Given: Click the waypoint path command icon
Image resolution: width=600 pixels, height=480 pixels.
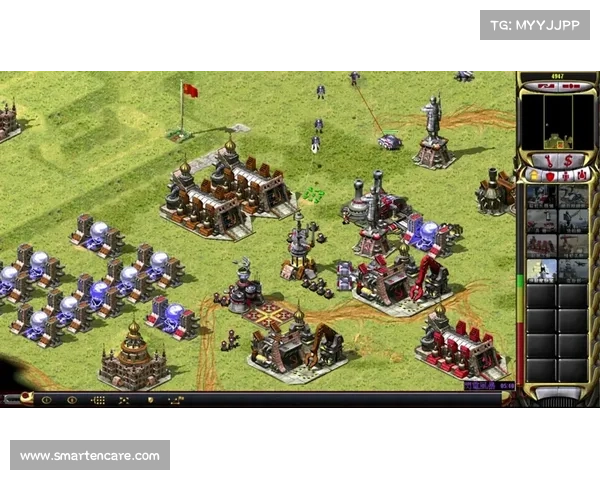Looking at the screenshot, I should click(x=176, y=399).
